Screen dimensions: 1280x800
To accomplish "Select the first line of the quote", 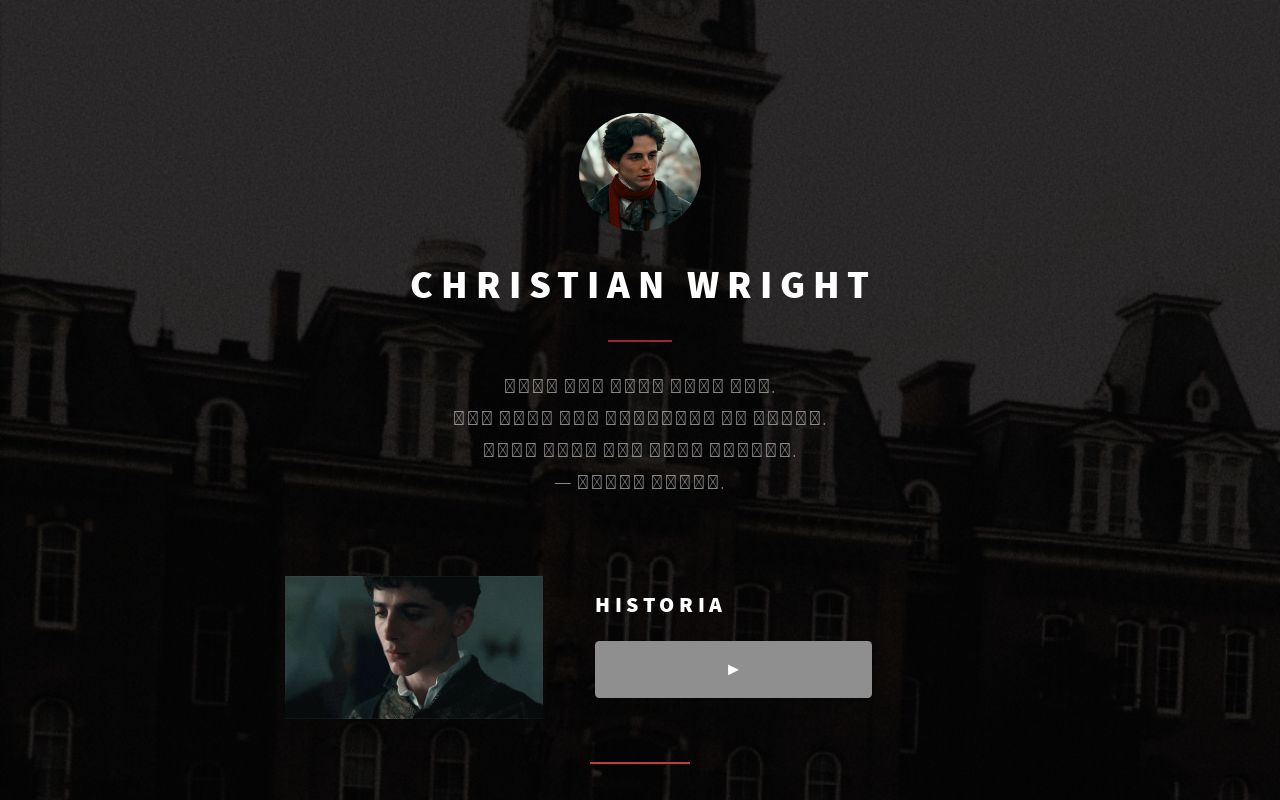I will [639, 385].
